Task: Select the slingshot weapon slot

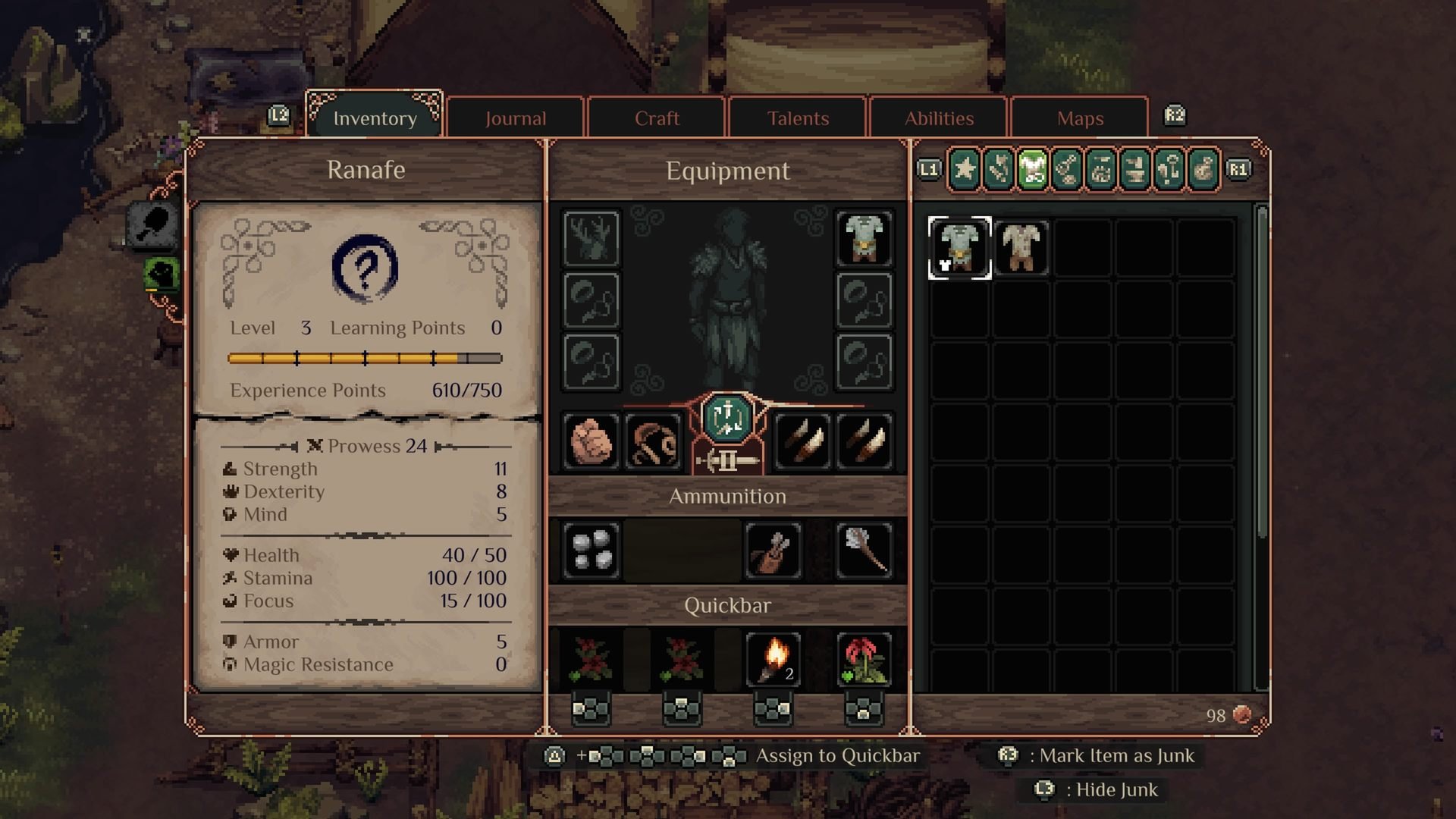Action: (x=654, y=441)
